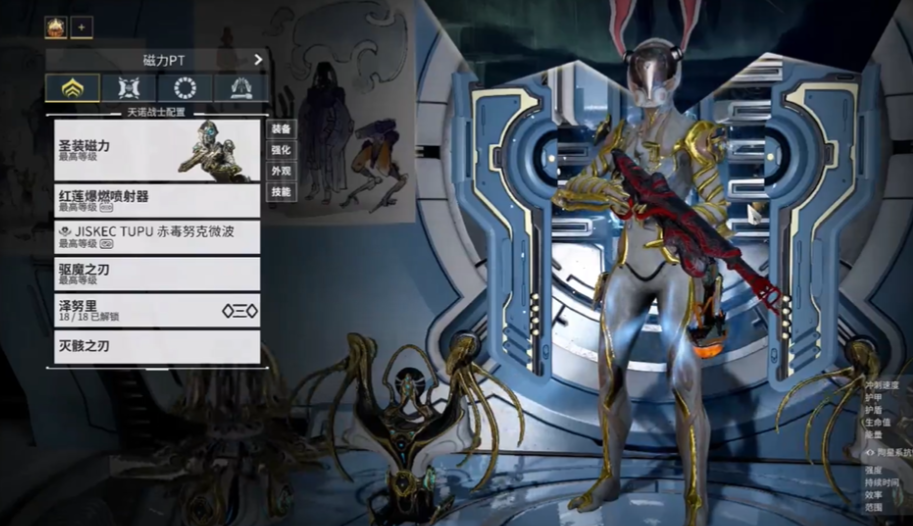
Task: Show the 技能 abilities panel
Action: [281, 191]
